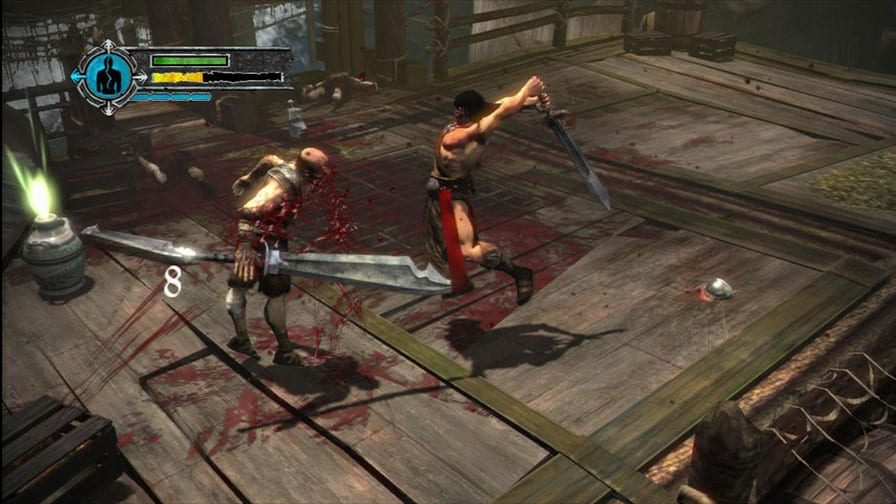
Task: Click the blue character silhouette emblem
Action: pos(108,76)
